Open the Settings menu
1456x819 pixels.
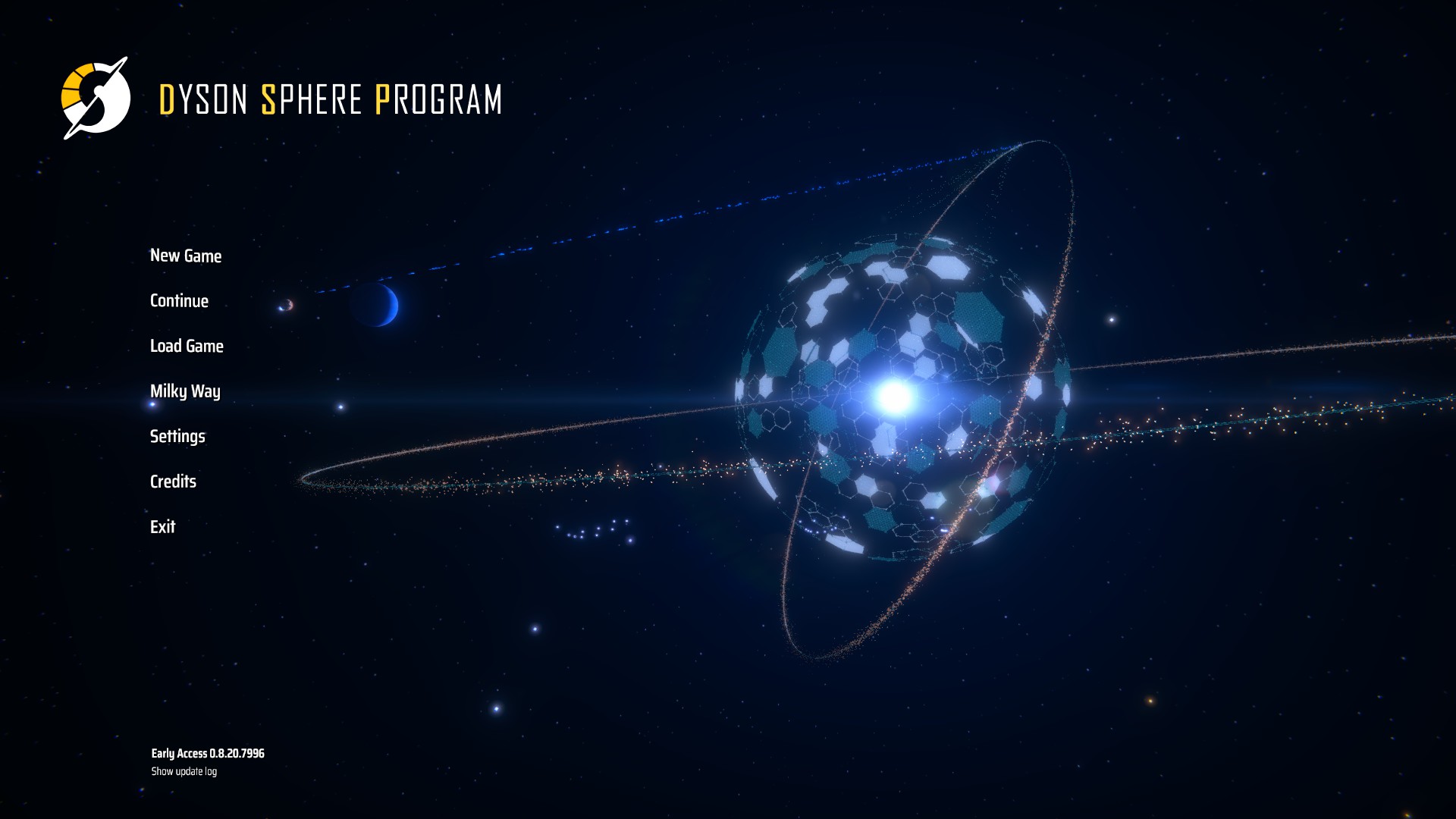pyautogui.click(x=177, y=437)
